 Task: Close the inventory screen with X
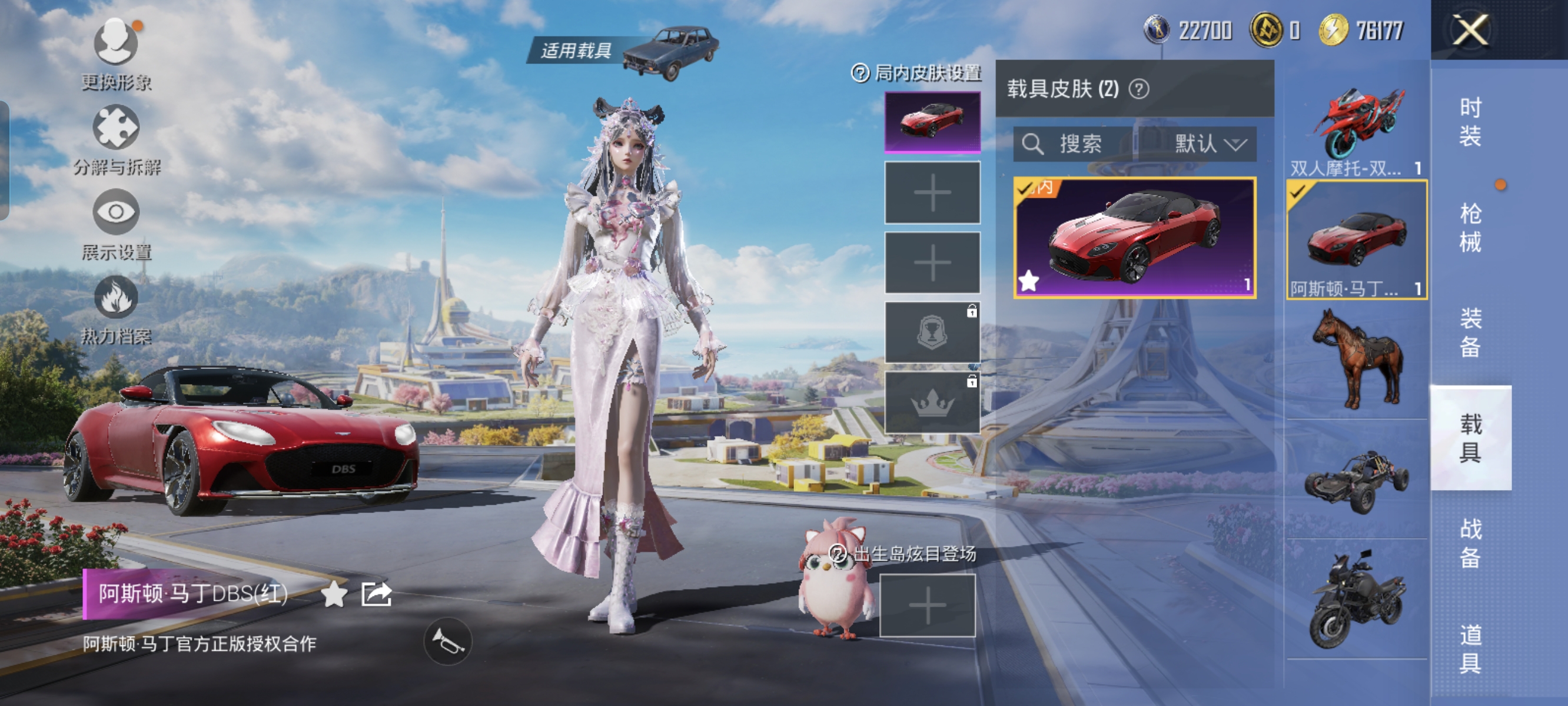pos(1470,30)
